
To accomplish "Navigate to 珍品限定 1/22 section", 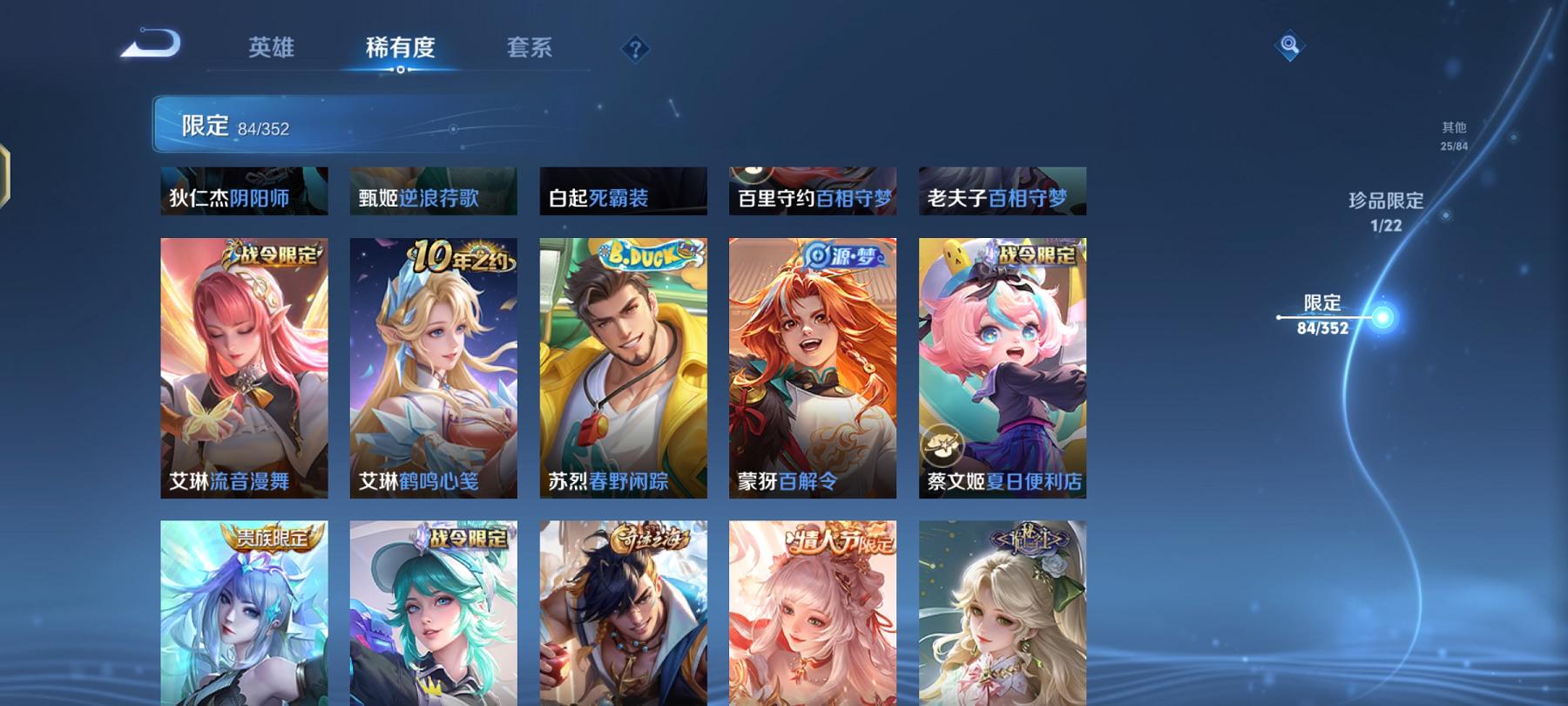I will [x=1385, y=209].
